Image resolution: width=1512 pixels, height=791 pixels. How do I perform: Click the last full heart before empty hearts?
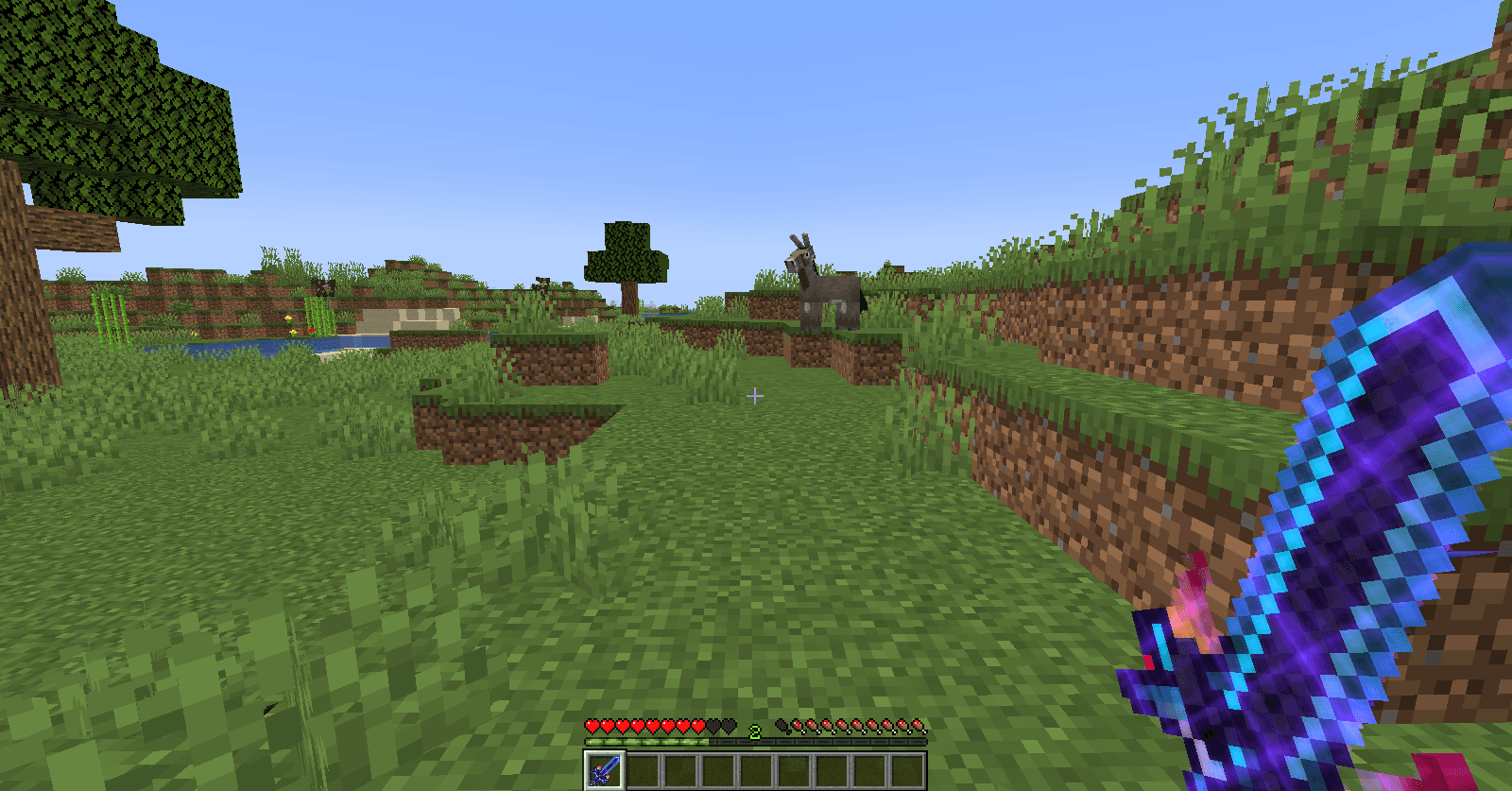pyautogui.click(x=697, y=727)
